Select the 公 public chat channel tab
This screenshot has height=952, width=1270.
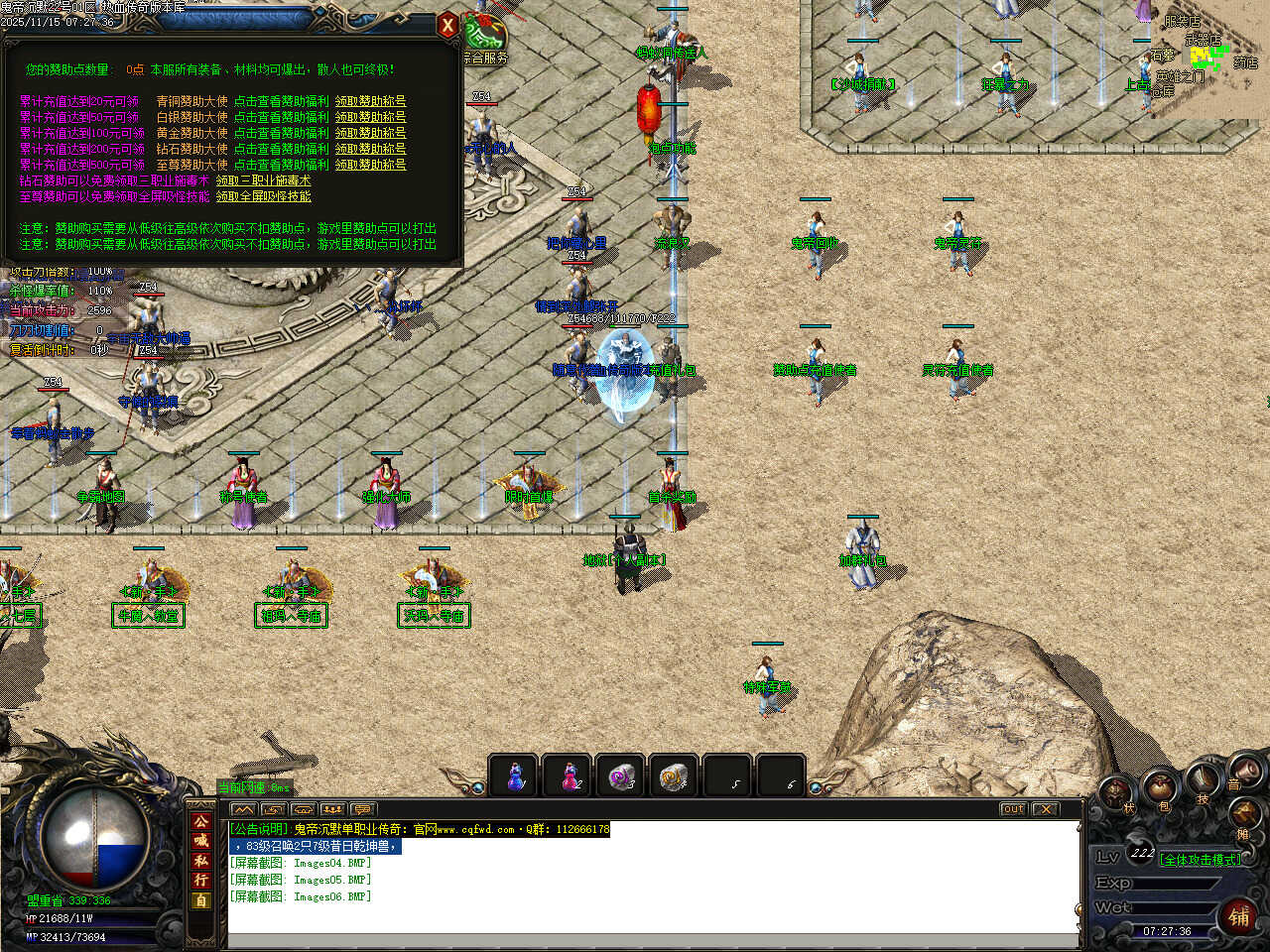(x=201, y=822)
